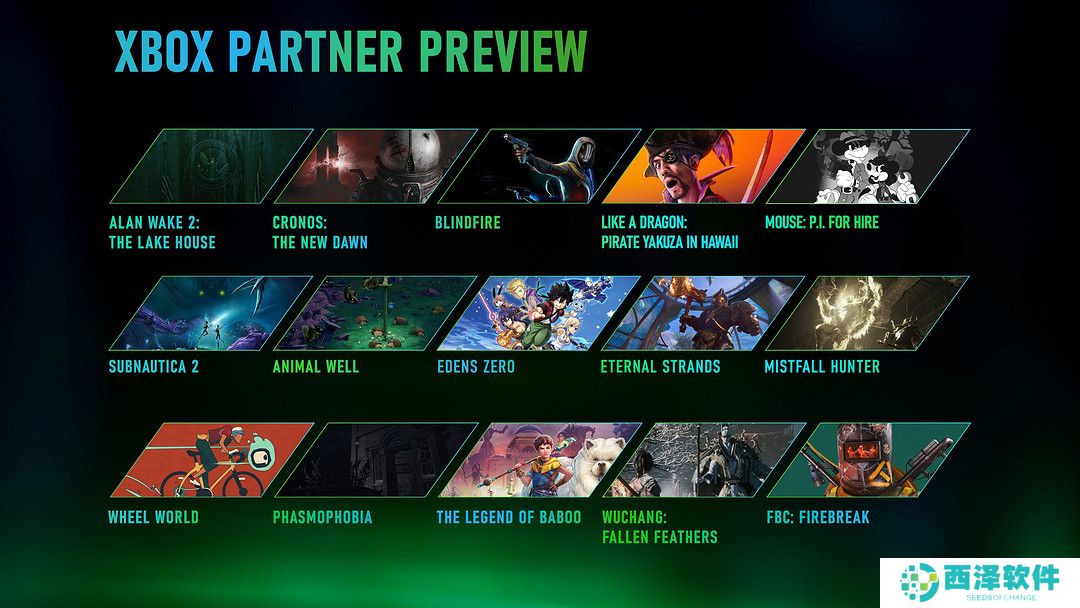
Task: Open the Phasmophobia game tile
Action: tap(374, 460)
